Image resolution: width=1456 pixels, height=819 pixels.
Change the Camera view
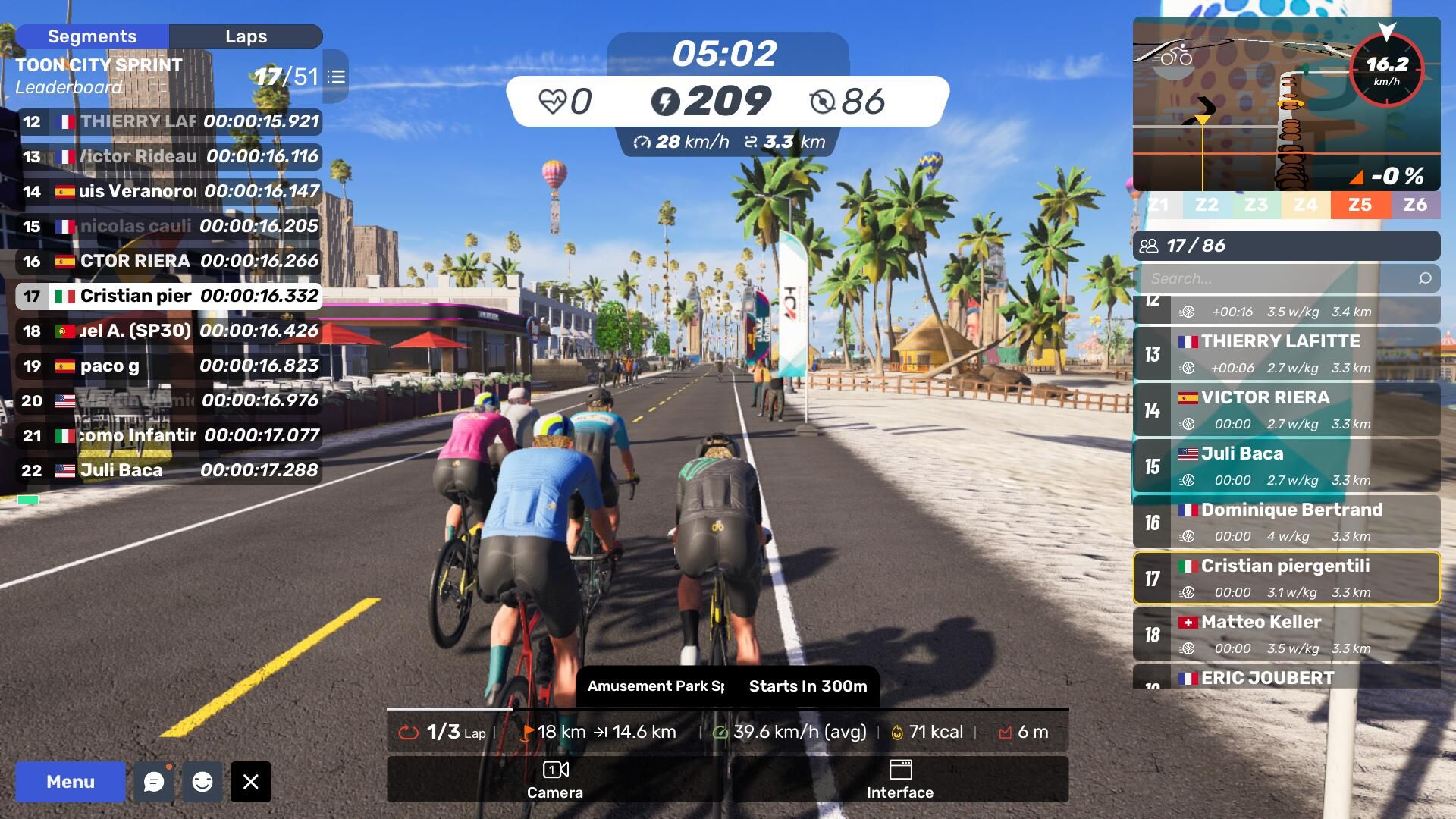coord(554,779)
